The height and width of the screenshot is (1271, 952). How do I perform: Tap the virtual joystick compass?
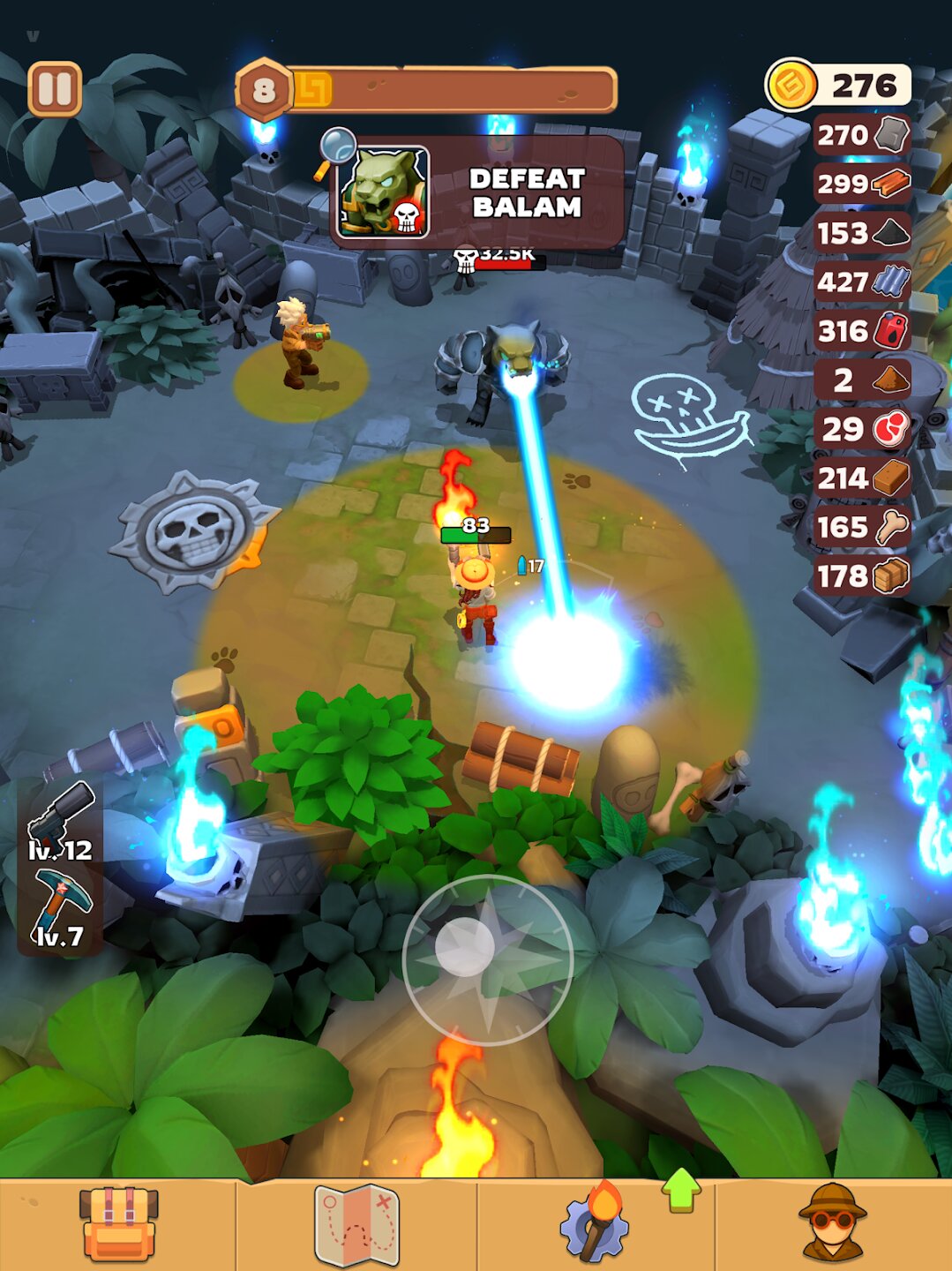[487, 960]
